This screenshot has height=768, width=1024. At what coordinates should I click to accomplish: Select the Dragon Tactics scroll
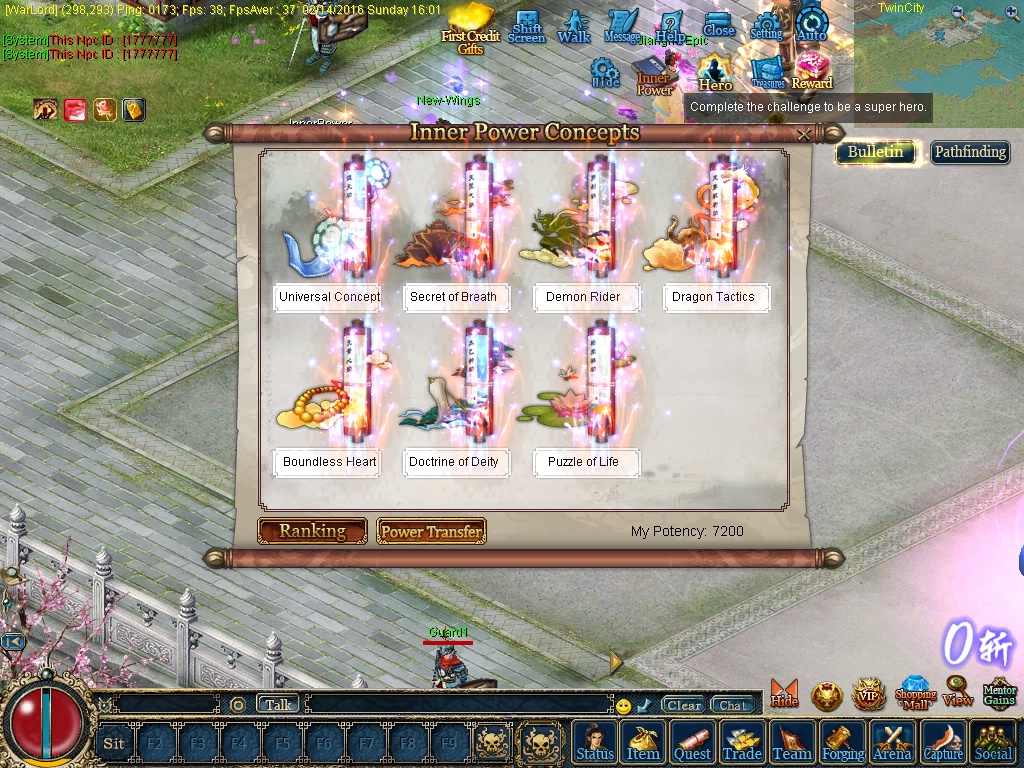click(713, 297)
